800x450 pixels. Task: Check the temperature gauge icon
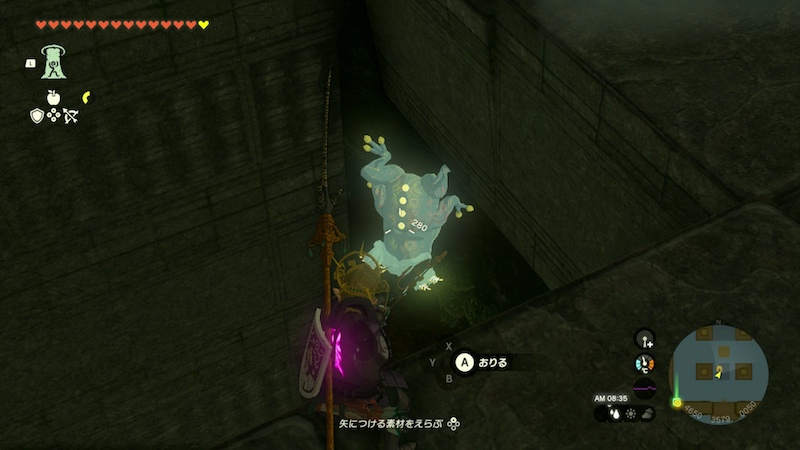(x=644, y=364)
